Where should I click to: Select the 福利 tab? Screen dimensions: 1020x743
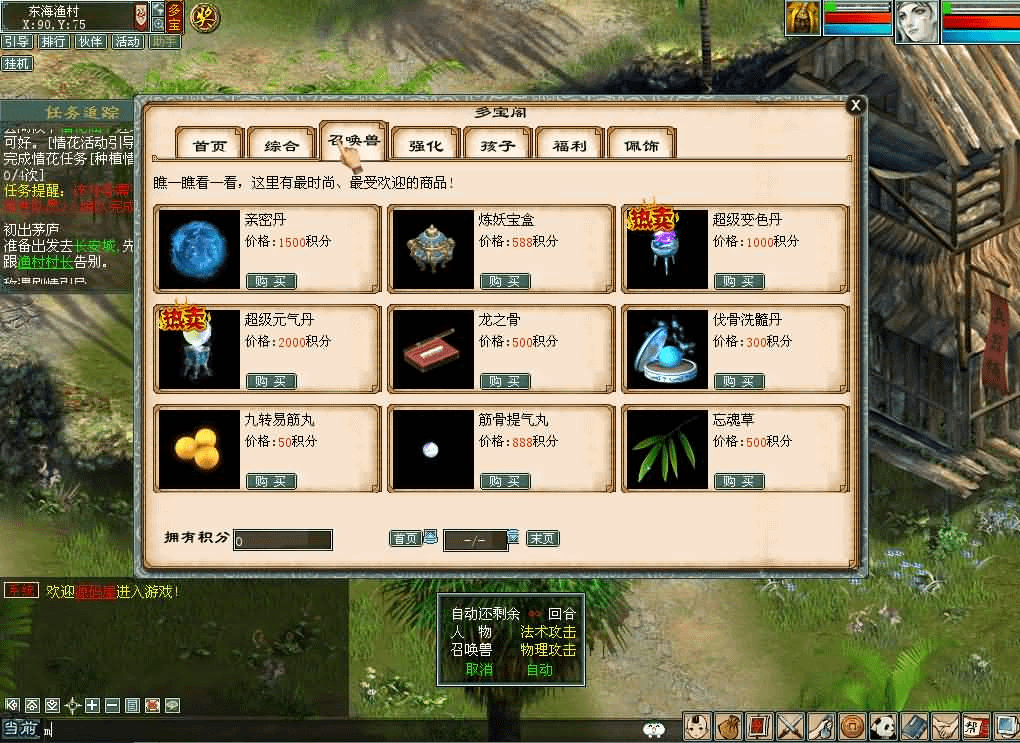click(570, 145)
